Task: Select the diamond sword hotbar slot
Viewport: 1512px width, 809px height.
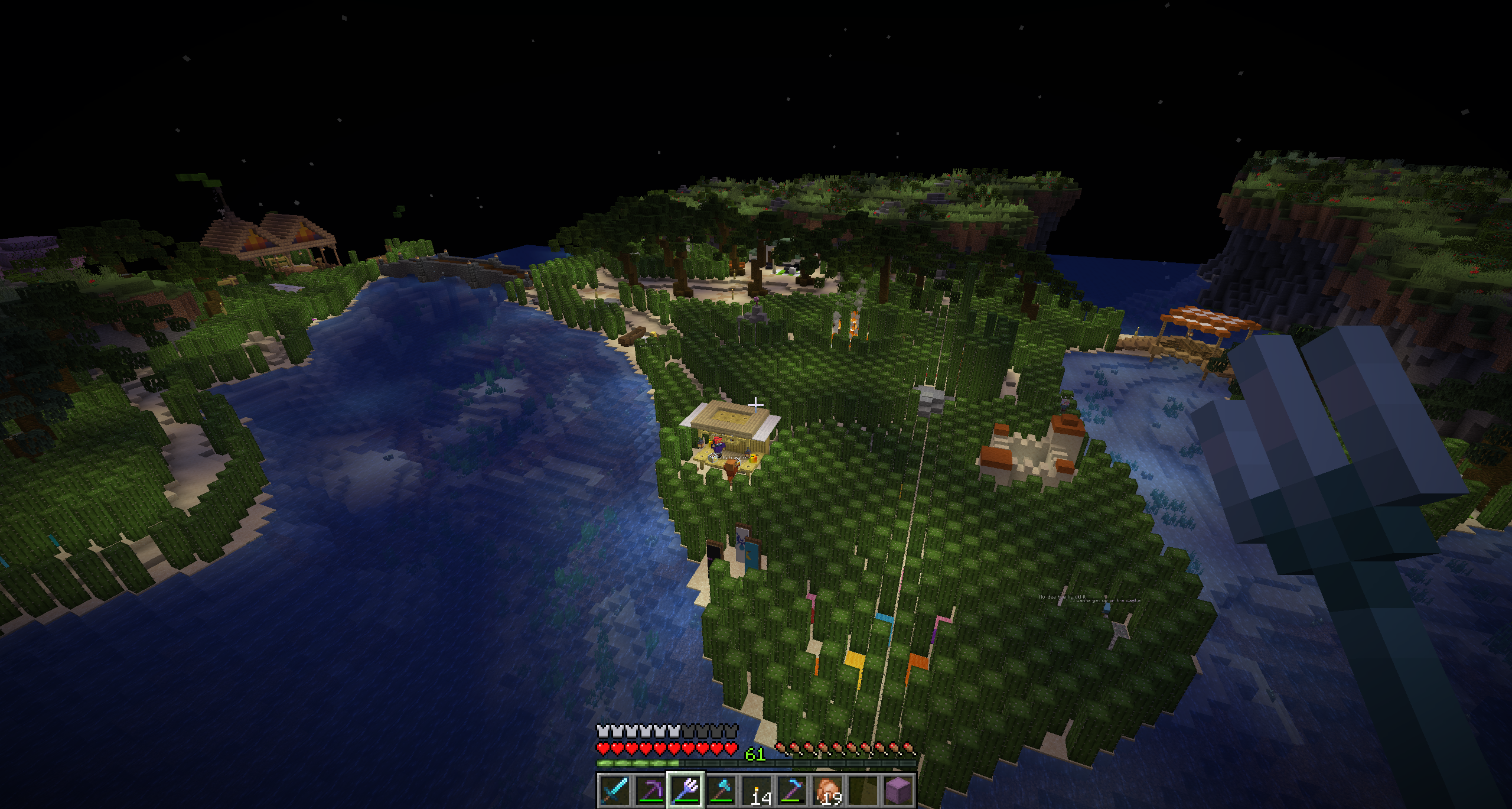Action: [x=614, y=790]
